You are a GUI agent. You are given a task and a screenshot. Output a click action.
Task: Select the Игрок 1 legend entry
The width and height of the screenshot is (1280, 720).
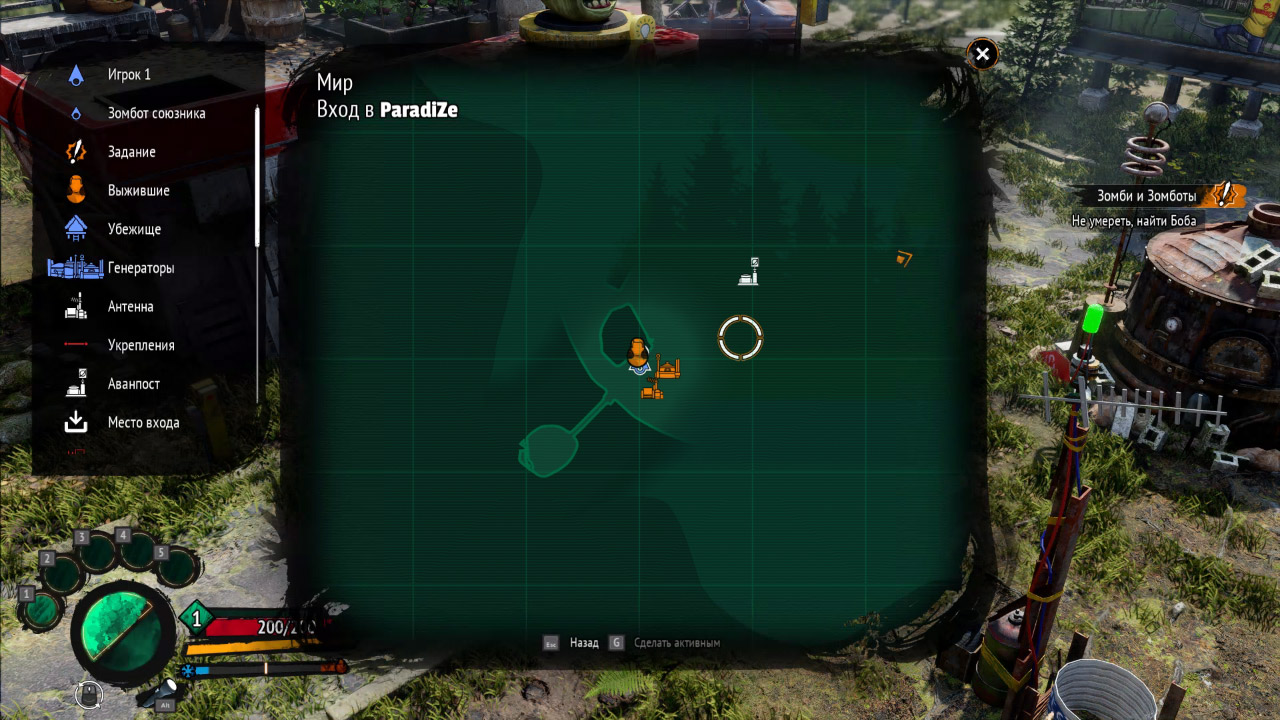[x=129, y=75]
